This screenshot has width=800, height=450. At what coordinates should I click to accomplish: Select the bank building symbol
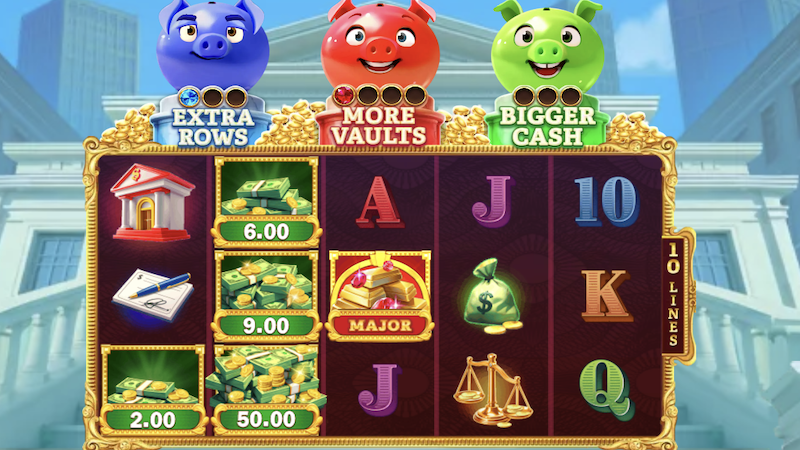[153, 201]
